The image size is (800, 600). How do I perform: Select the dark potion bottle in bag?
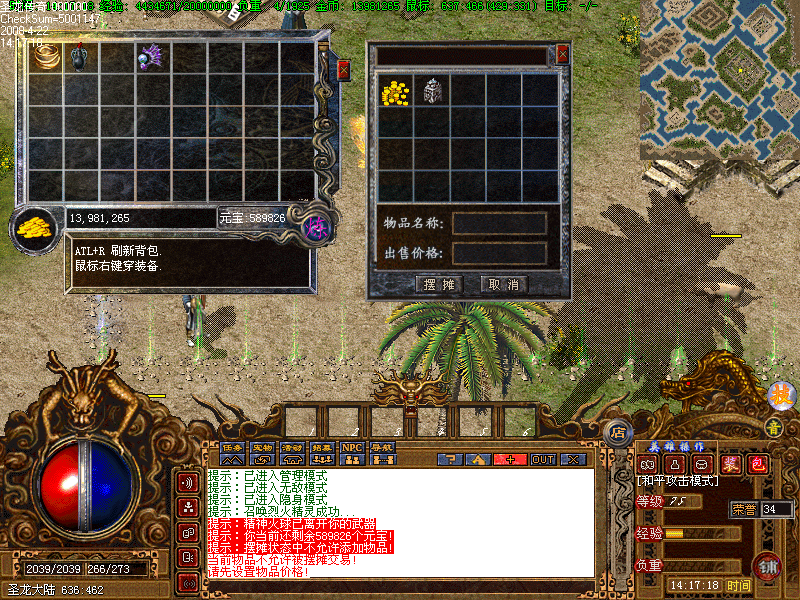81,57
